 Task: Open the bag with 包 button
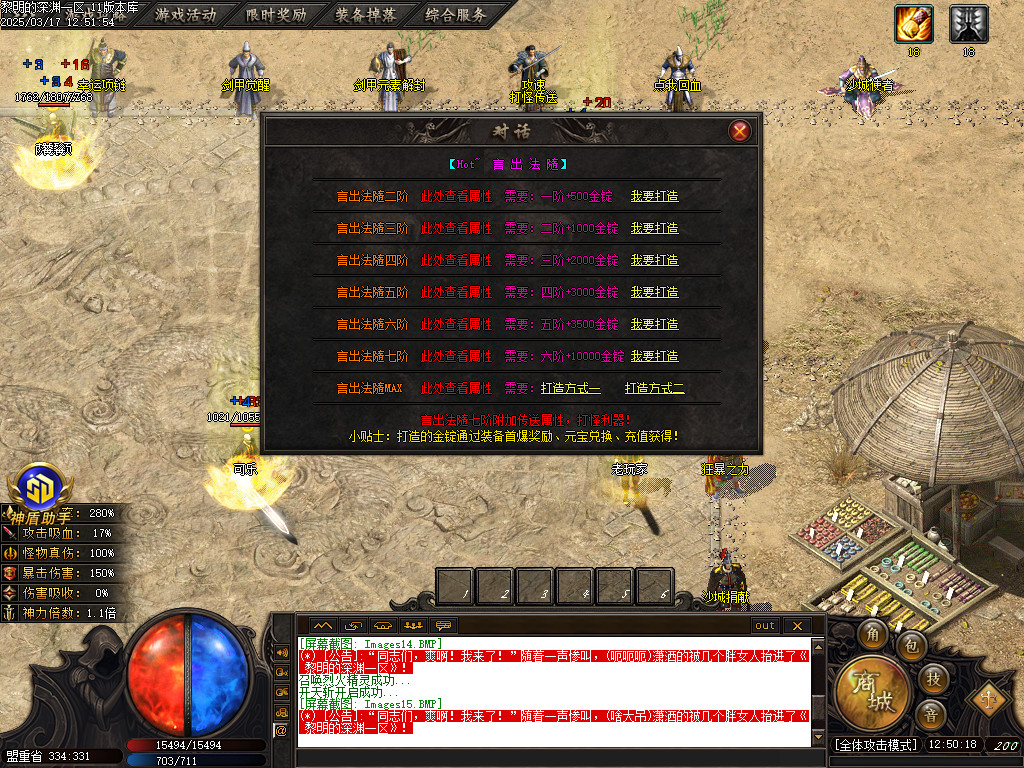point(911,646)
